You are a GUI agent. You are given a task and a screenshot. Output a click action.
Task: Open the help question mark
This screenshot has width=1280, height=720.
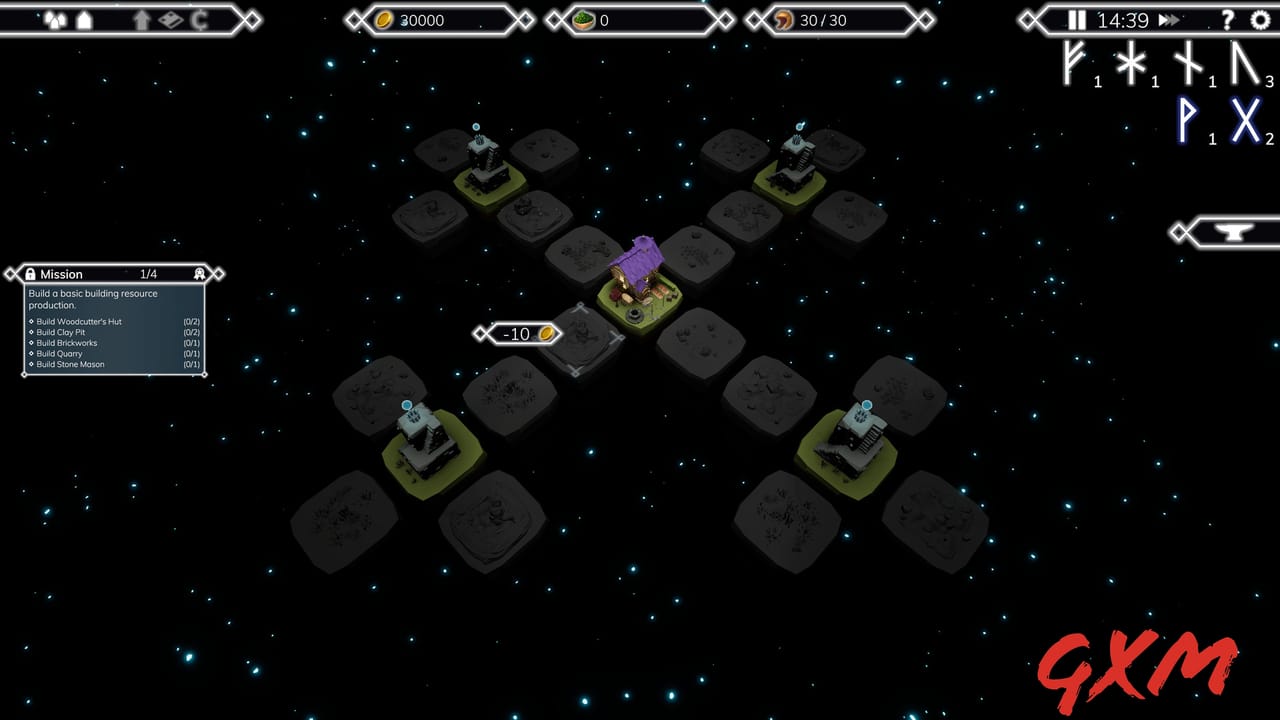(x=1227, y=20)
